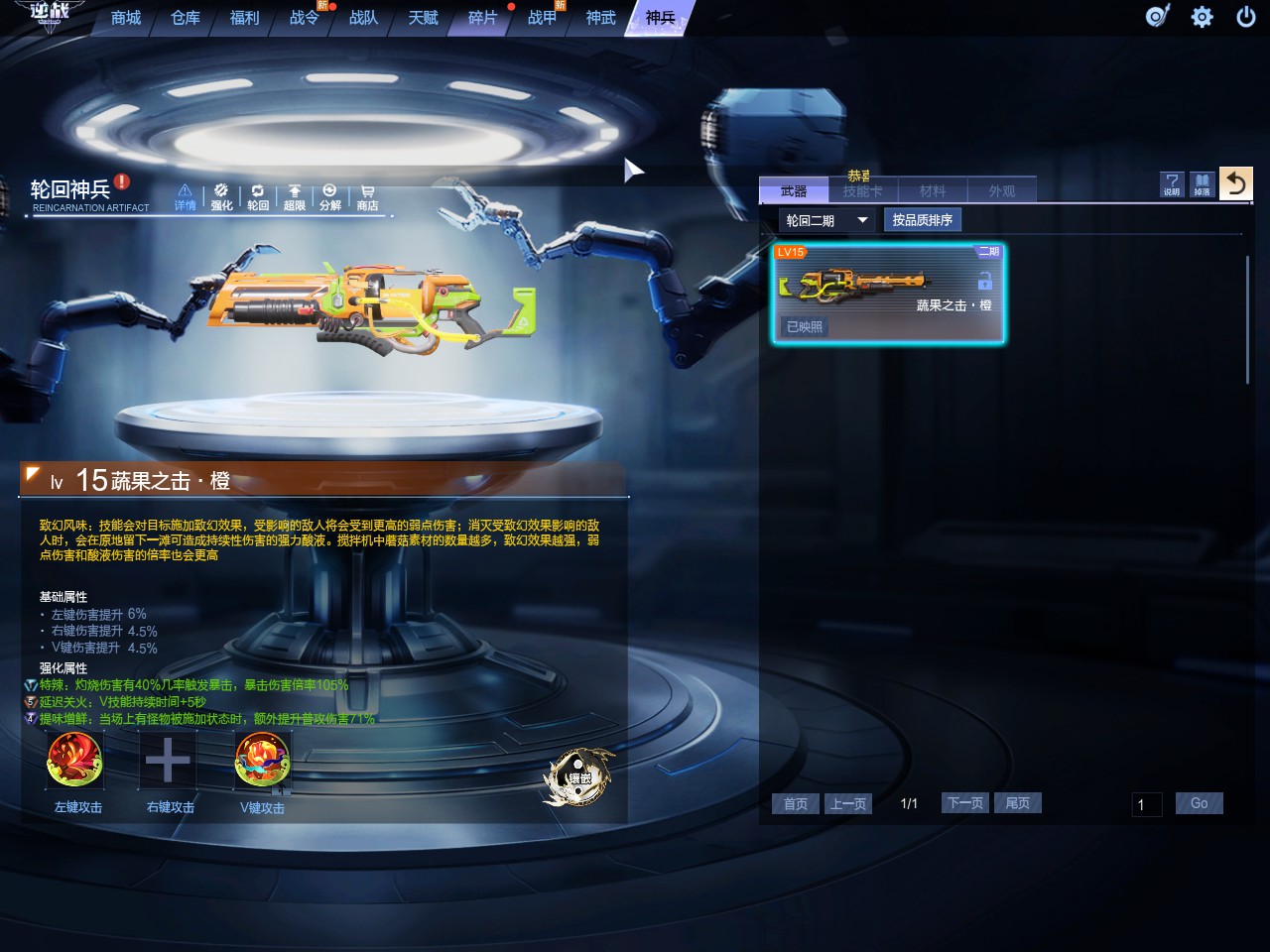Viewport: 1270px width, 952px height.
Task: Click the empty 右键攻击 plus slot
Action: 168,761
